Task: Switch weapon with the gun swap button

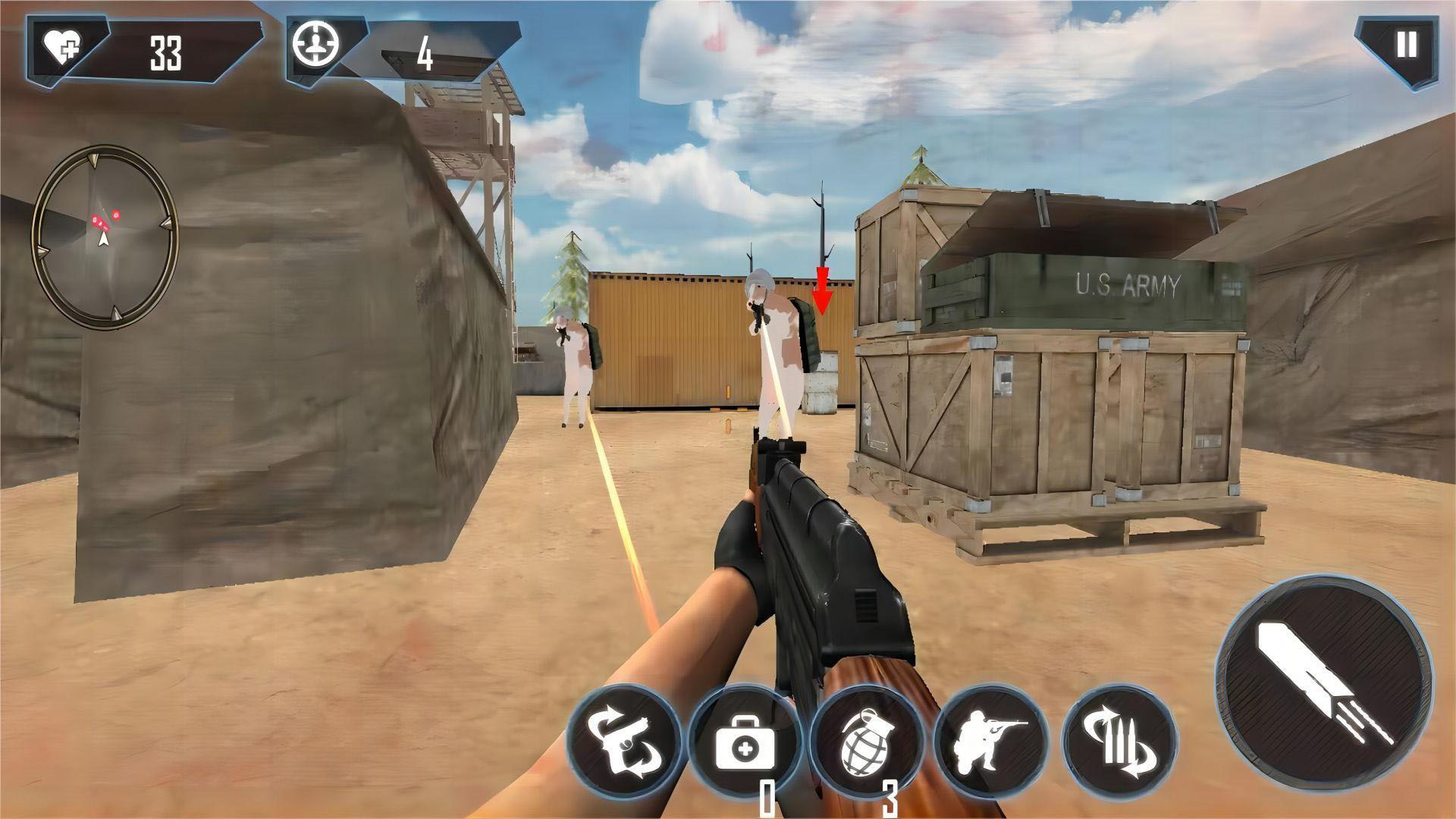Action: [x=623, y=742]
